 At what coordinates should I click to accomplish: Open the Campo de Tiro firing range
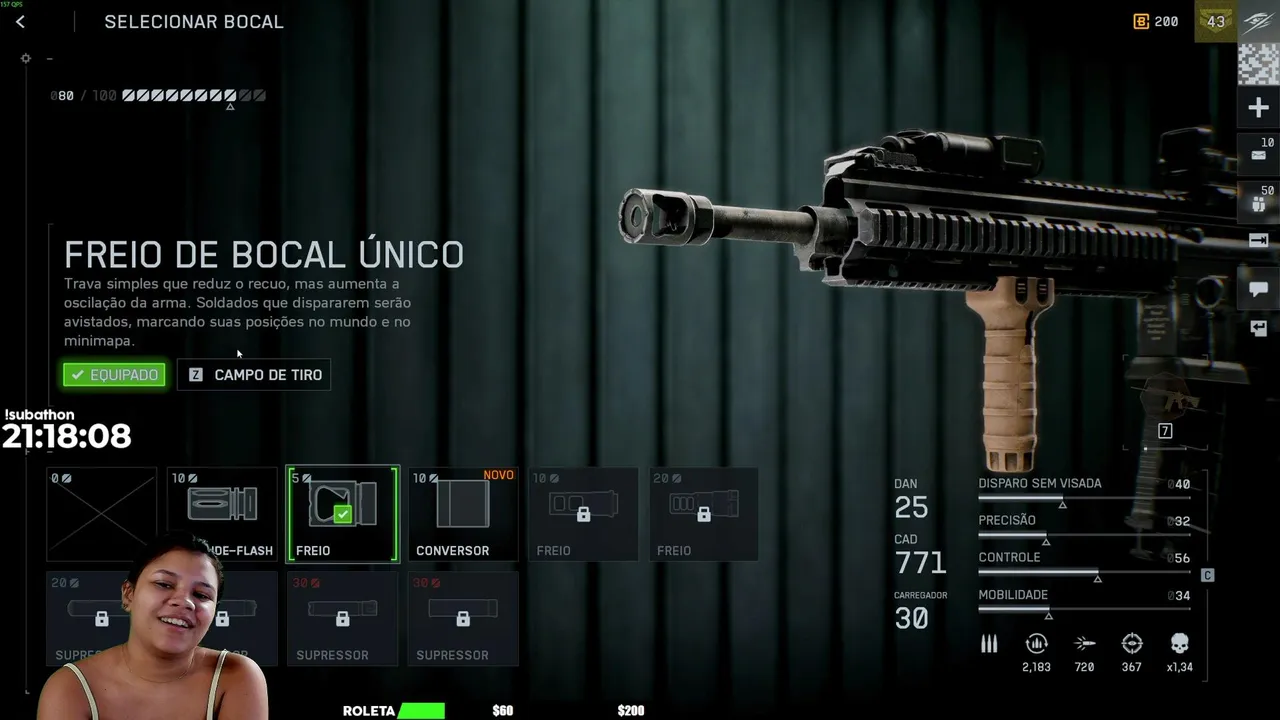254,375
